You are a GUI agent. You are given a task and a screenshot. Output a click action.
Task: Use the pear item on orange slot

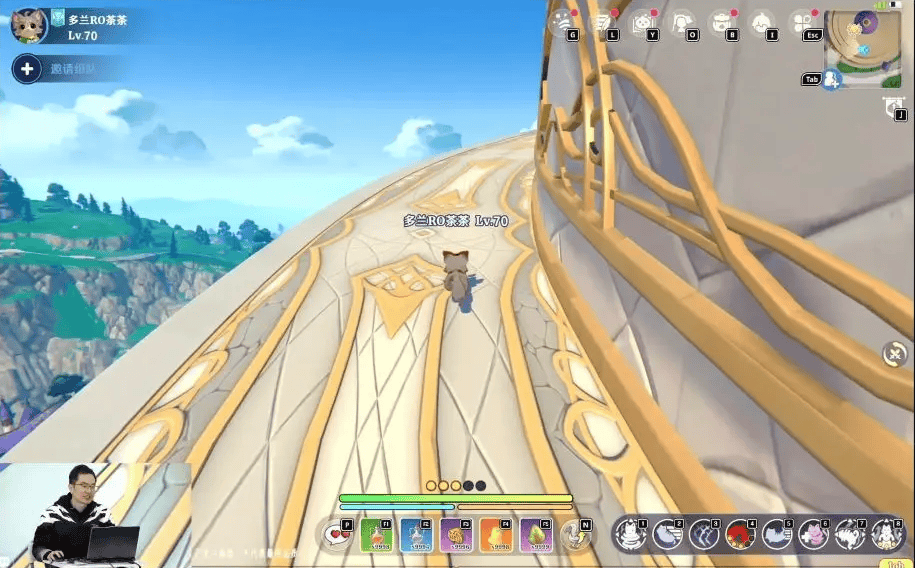(495, 535)
